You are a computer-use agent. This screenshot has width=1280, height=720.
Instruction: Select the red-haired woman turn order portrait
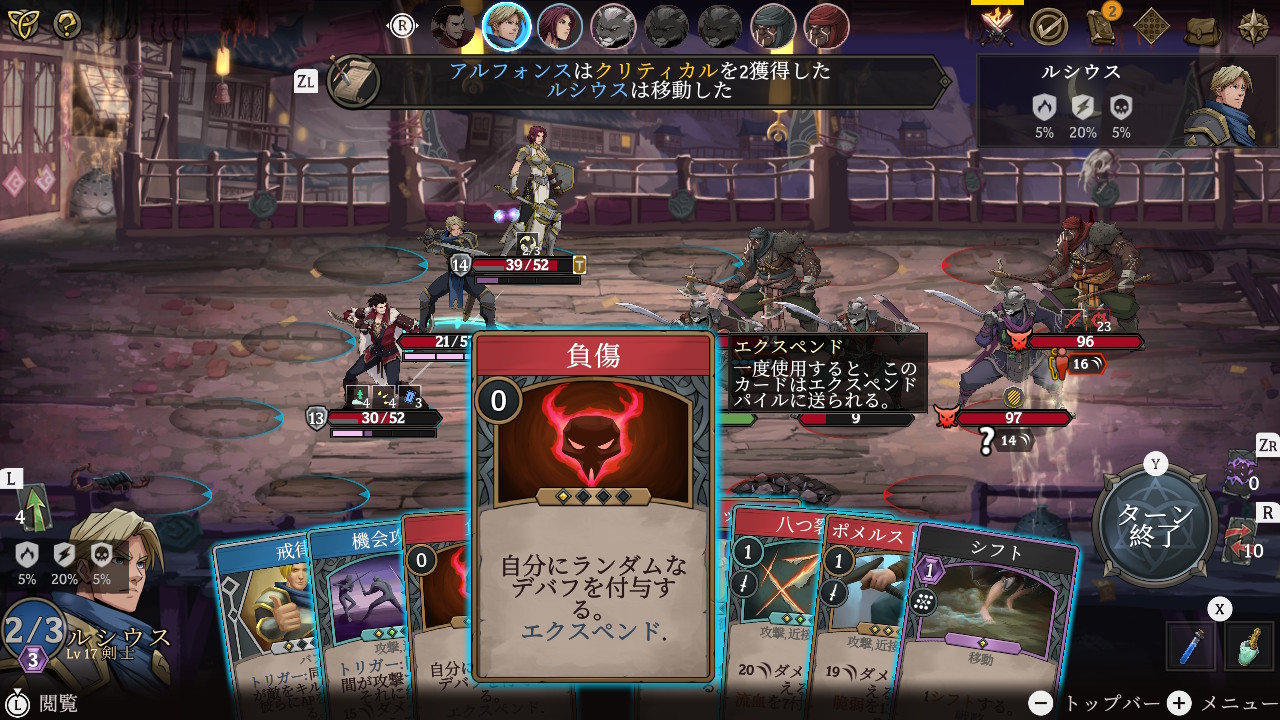point(560,27)
